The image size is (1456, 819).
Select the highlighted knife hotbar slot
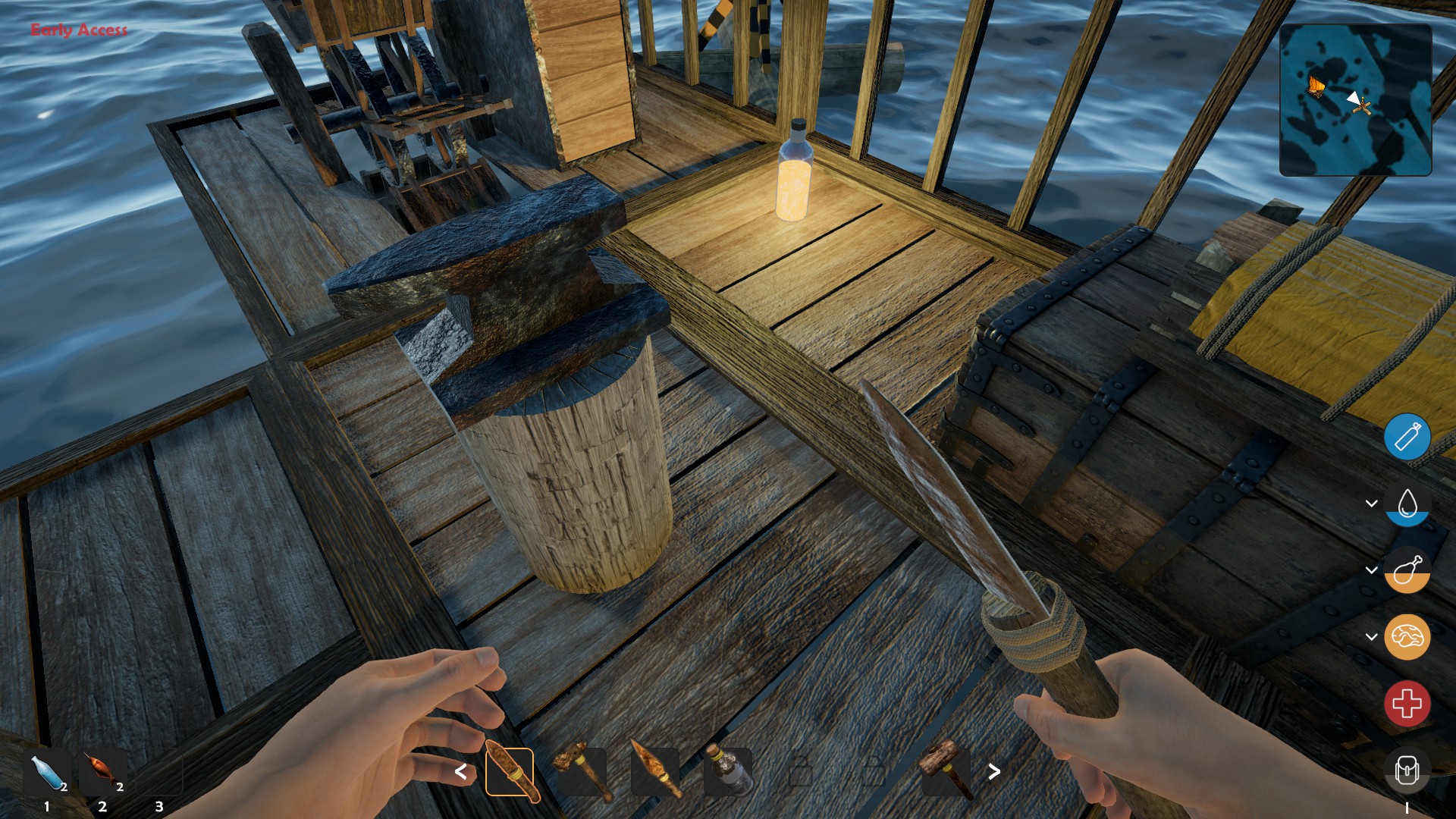tap(510, 772)
